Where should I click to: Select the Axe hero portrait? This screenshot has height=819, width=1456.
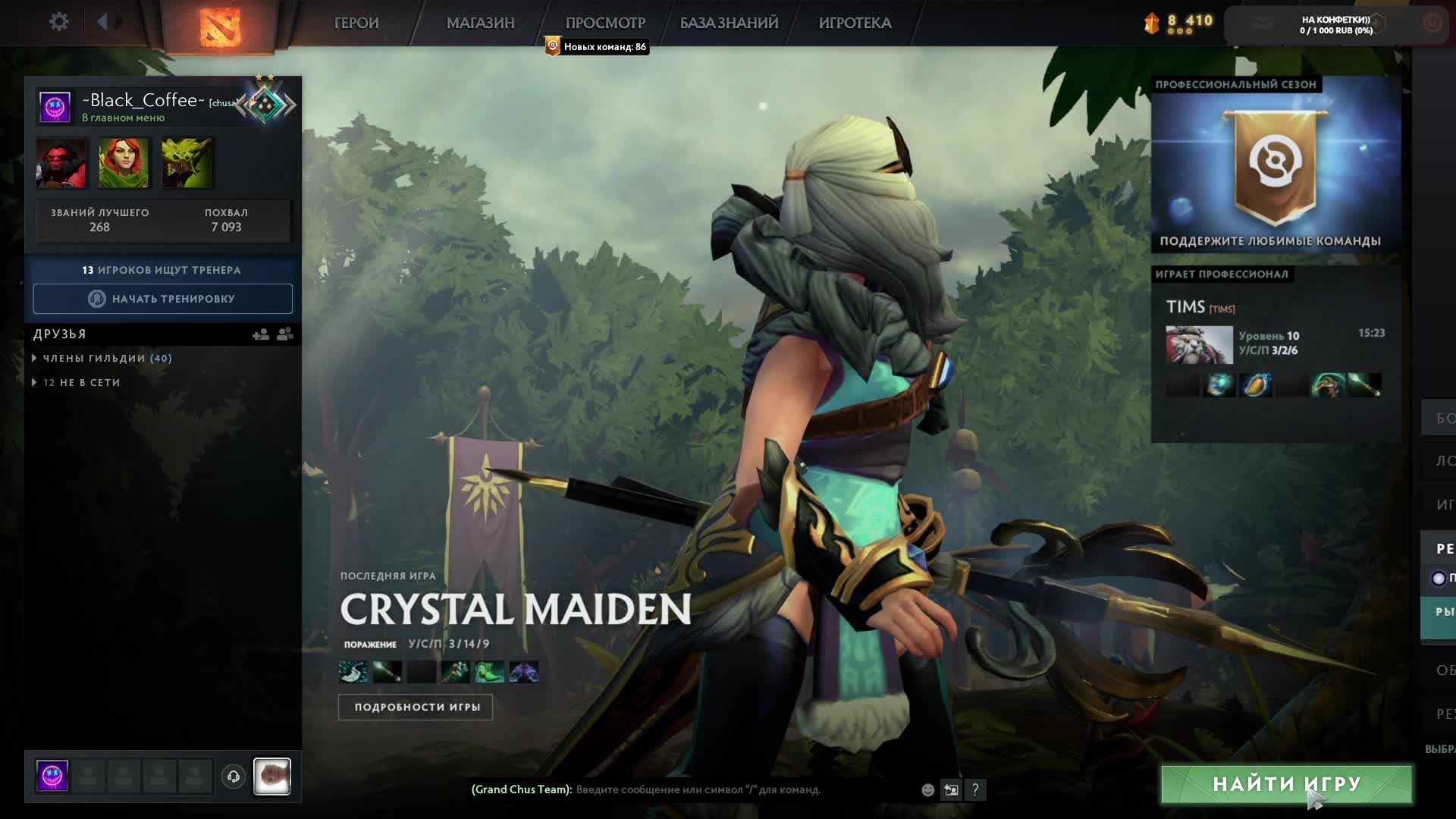click(61, 162)
